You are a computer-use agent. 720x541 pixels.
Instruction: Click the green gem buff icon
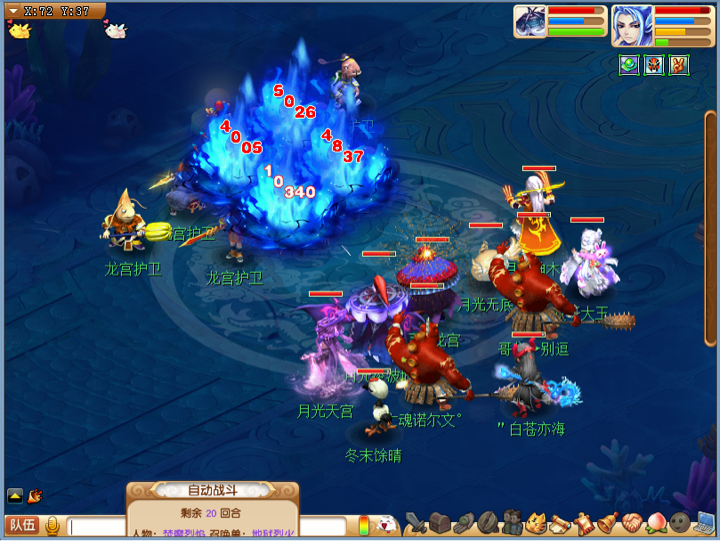(x=628, y=65)
